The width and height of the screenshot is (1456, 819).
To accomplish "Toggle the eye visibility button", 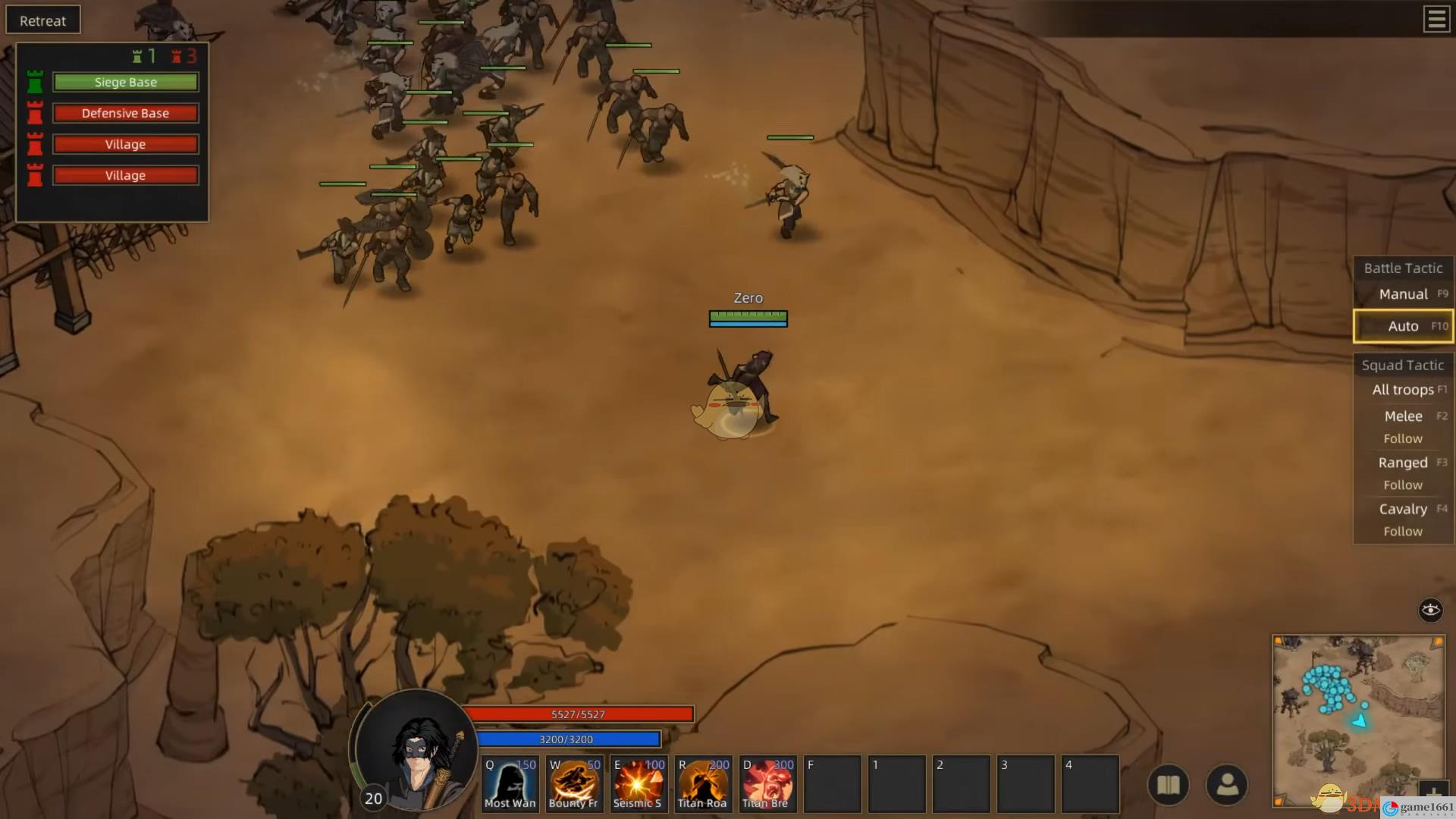I will [1430, 610].
